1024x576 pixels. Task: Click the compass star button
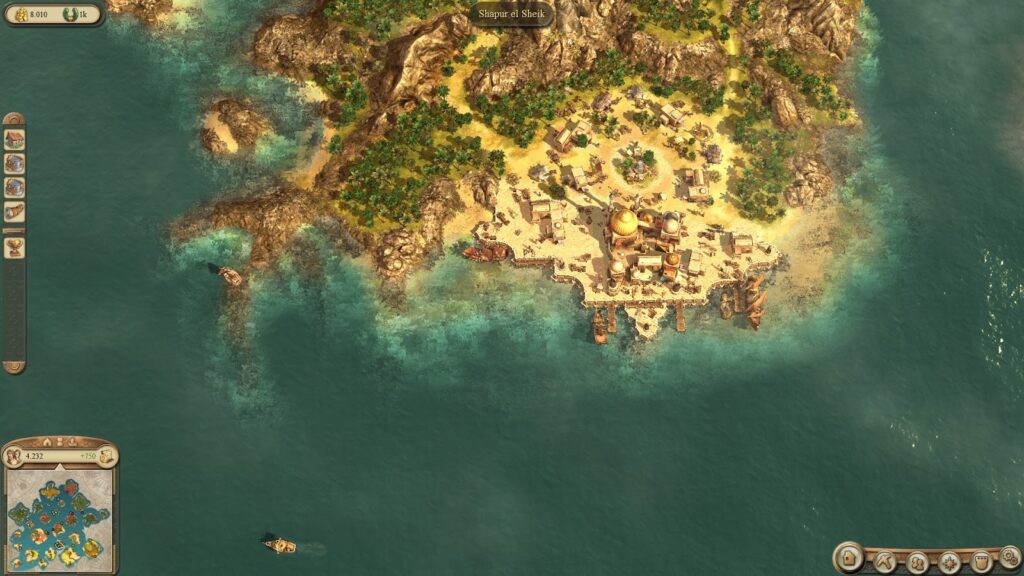pyautogui.click(x=948, y=562)
